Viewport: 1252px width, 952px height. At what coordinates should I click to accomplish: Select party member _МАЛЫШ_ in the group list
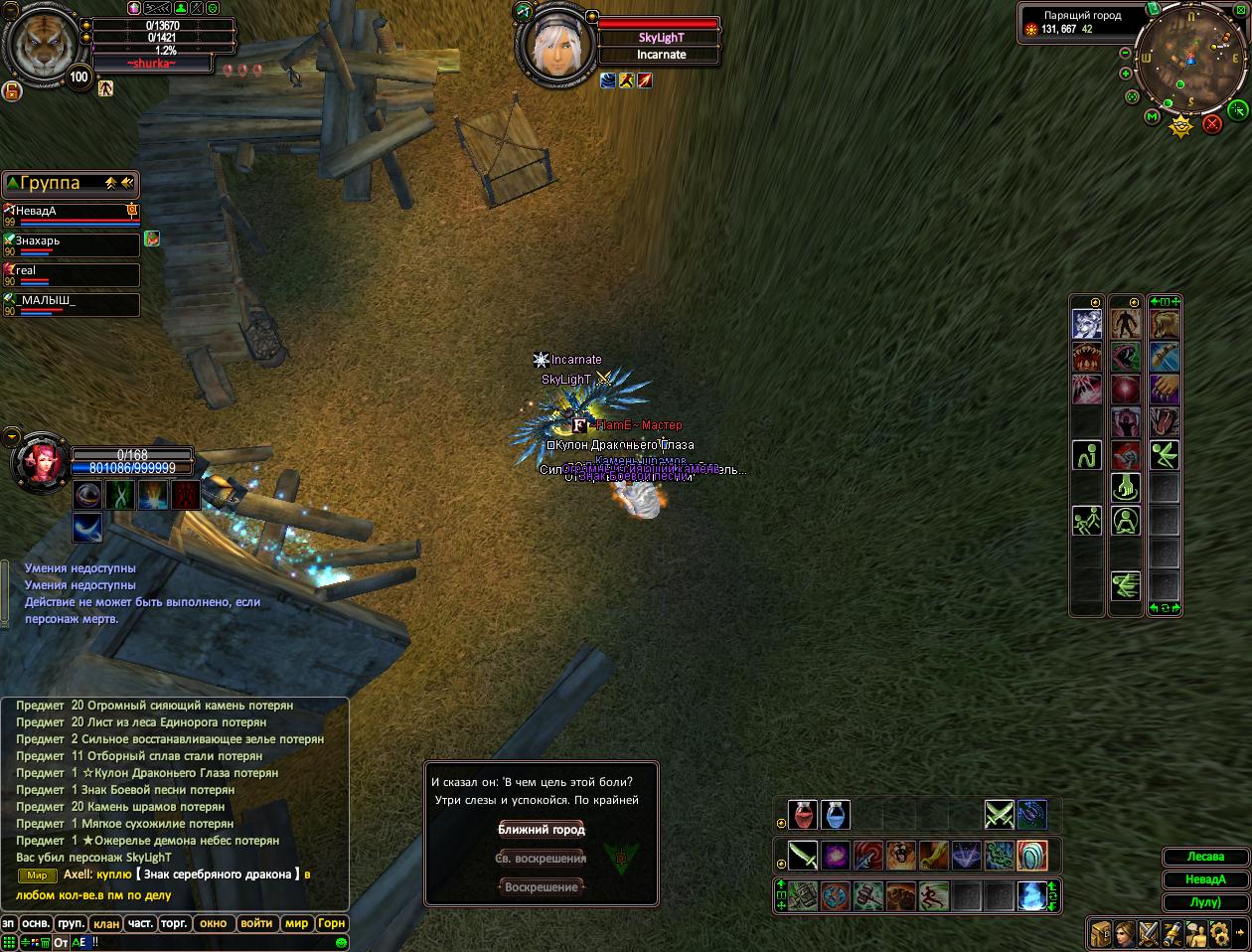coord(70,301)
